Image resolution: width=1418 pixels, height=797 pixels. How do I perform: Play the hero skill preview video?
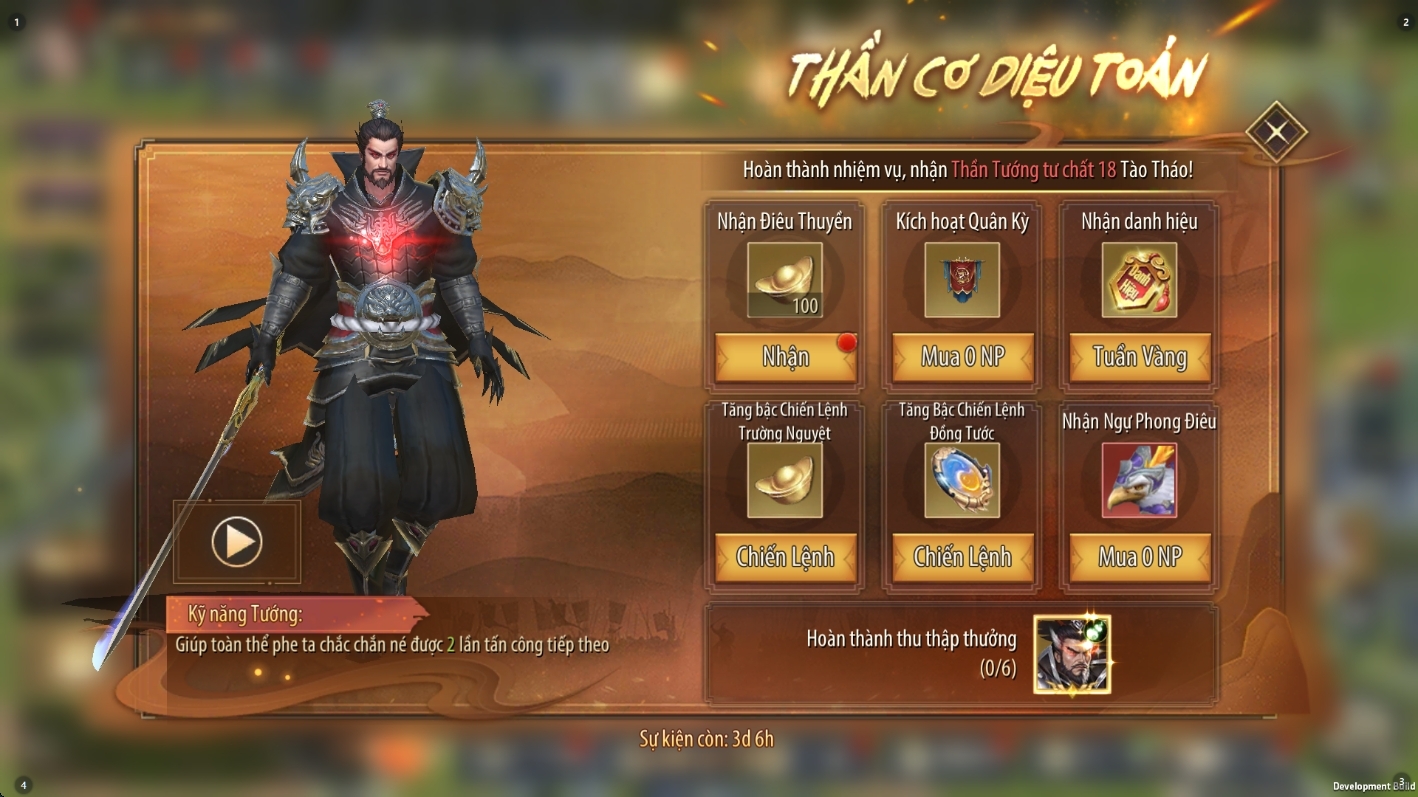click(x=237, y=542)
